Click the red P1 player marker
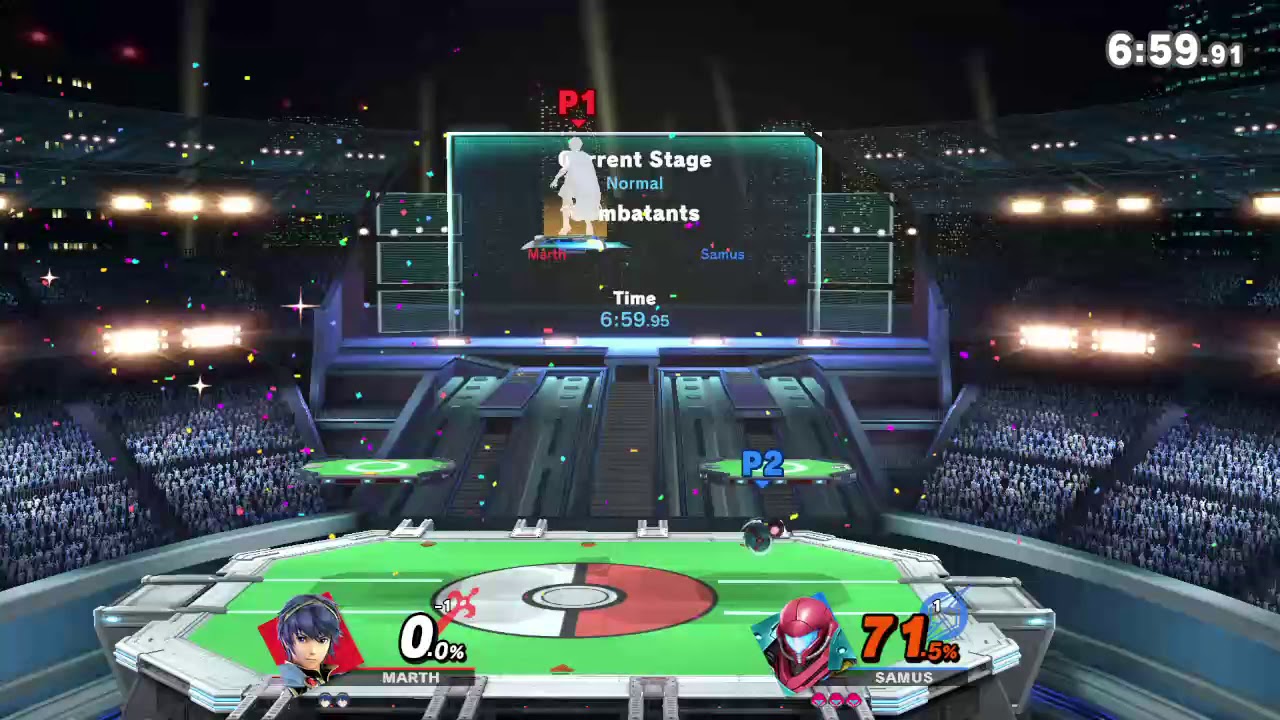 click(577, 104)
